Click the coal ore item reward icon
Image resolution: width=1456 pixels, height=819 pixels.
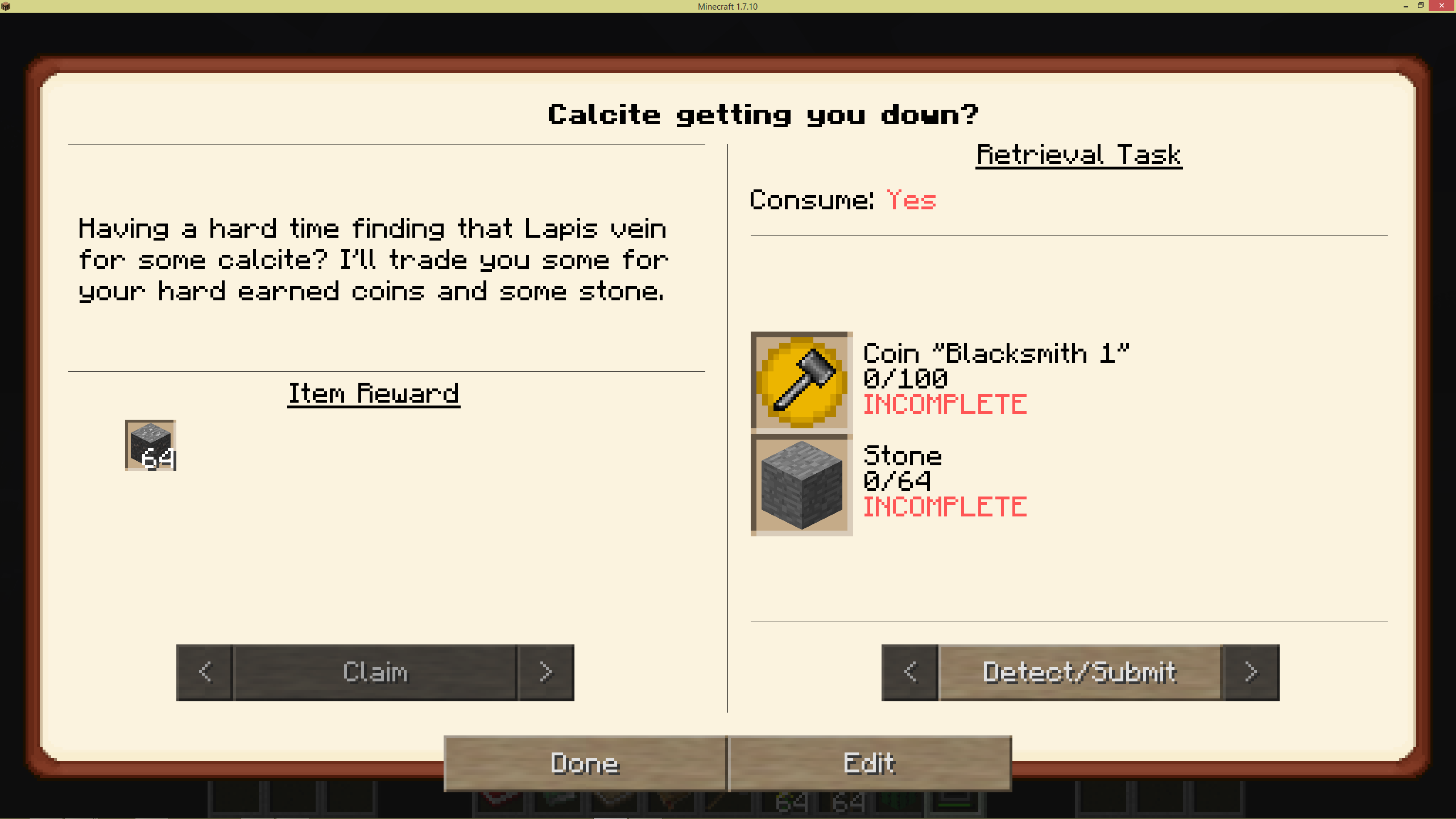pyautogui.click(x=150, y=445)
